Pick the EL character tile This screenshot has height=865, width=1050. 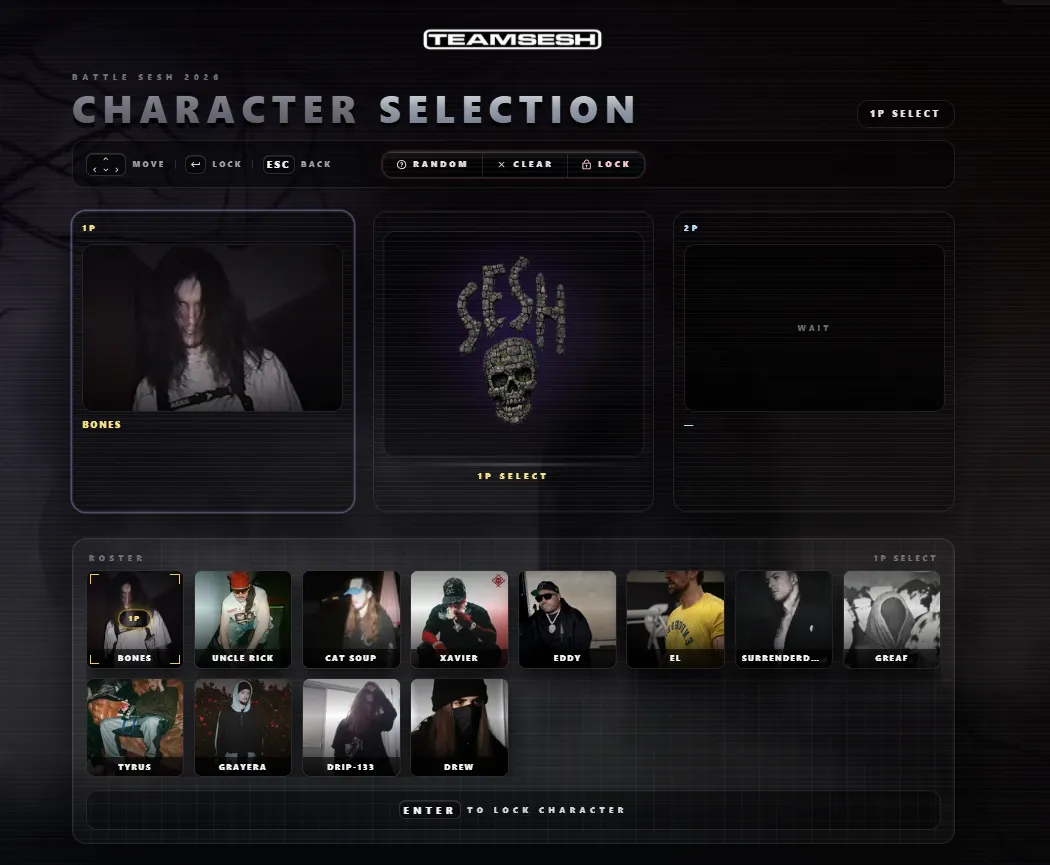[x=675, y=618]
